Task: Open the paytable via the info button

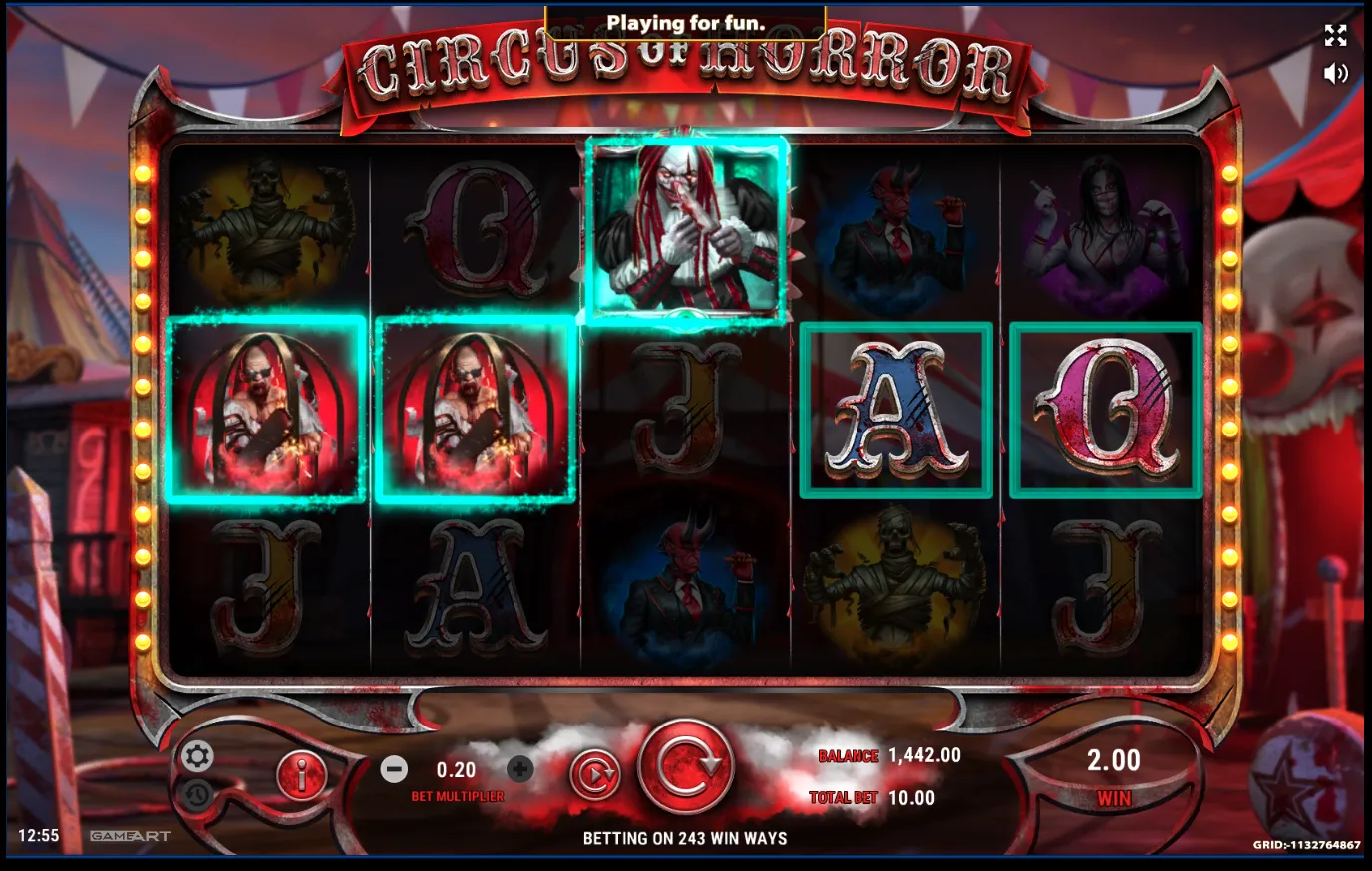Action: coord(301,777)
